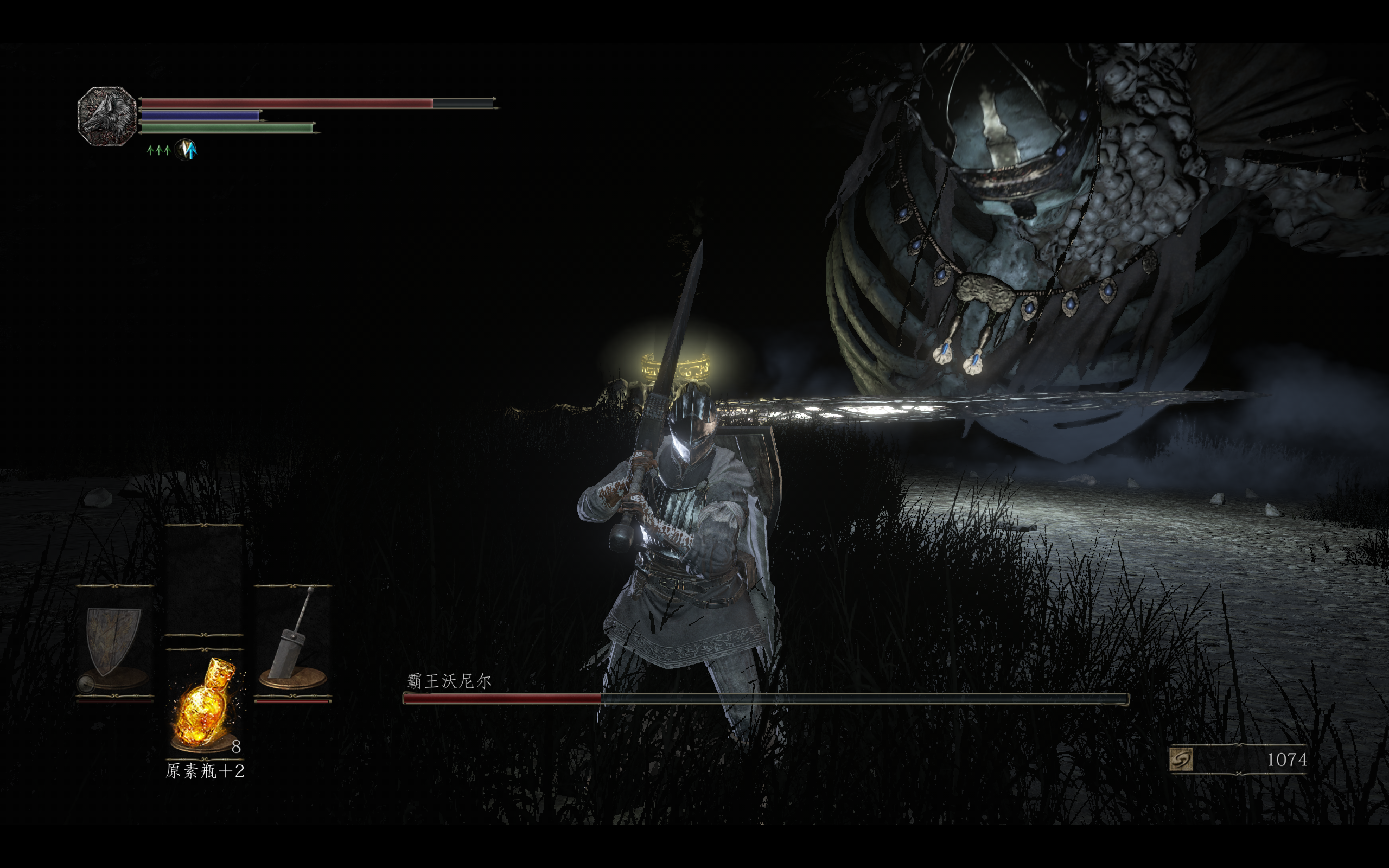Click the wolf covenant emblem

click(x=107, y=116)
